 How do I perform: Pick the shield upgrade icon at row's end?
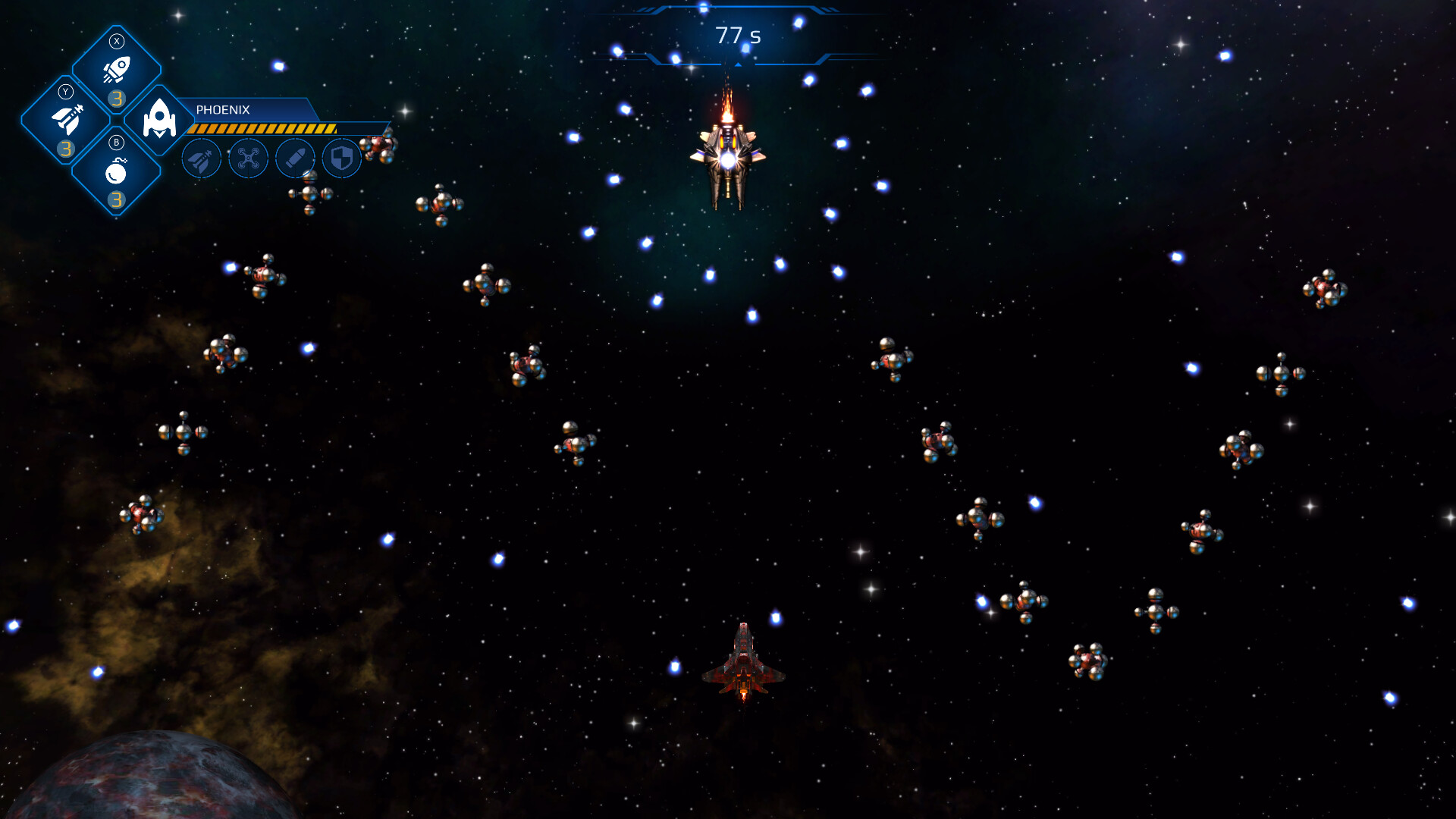[343, 158]
